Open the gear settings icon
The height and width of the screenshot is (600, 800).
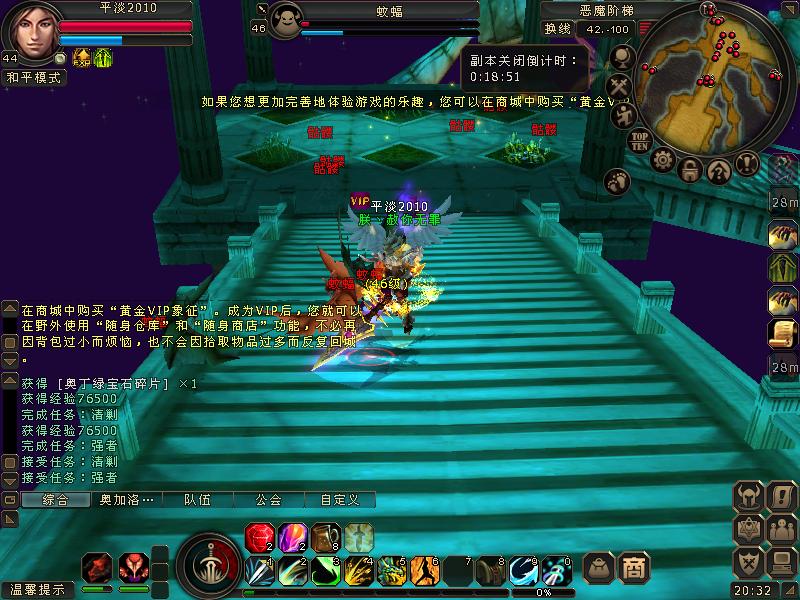(x=663, y=160)
